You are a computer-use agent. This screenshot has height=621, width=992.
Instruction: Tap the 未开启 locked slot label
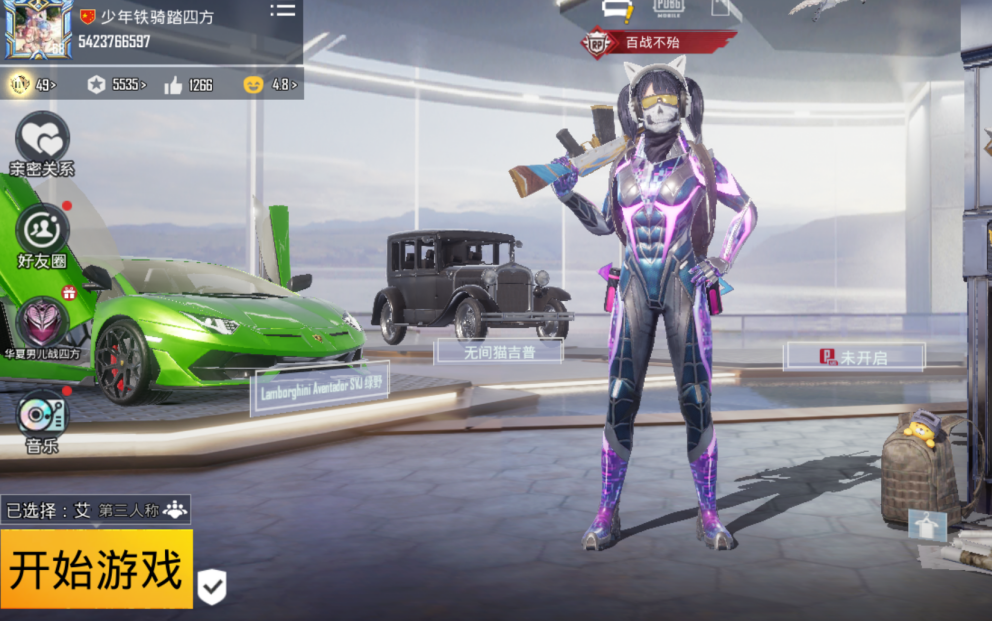854,357
